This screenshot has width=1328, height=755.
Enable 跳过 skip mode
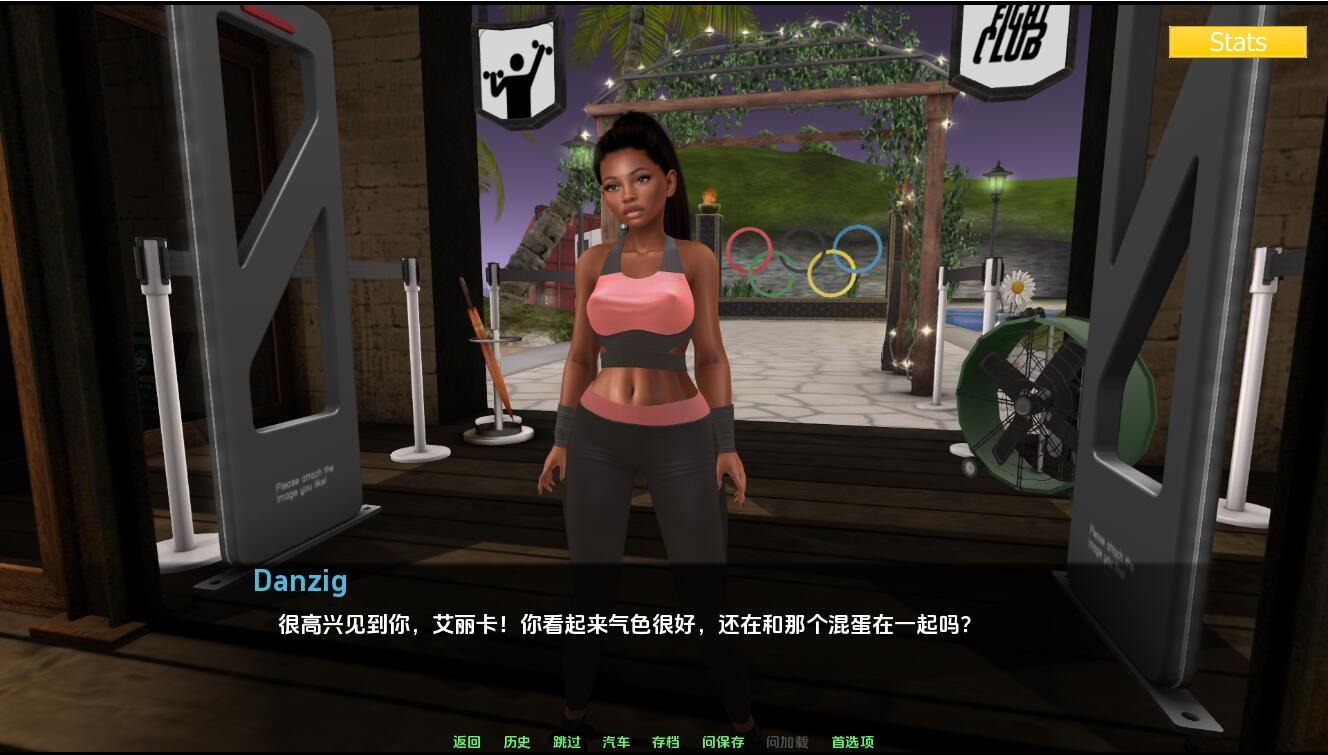(x=566, y=742)
